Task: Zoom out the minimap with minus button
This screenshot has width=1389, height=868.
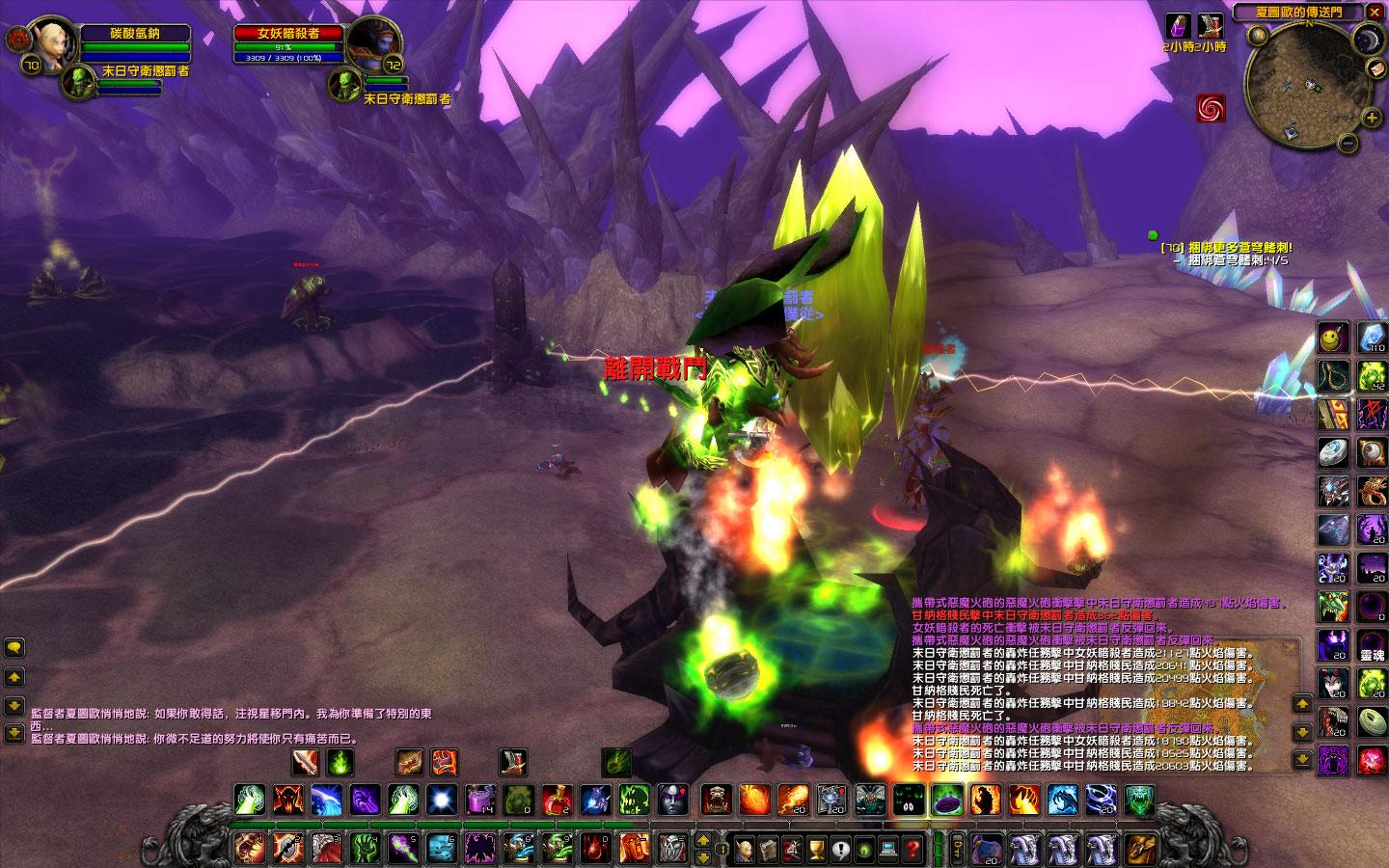Action: point(1348,145)
